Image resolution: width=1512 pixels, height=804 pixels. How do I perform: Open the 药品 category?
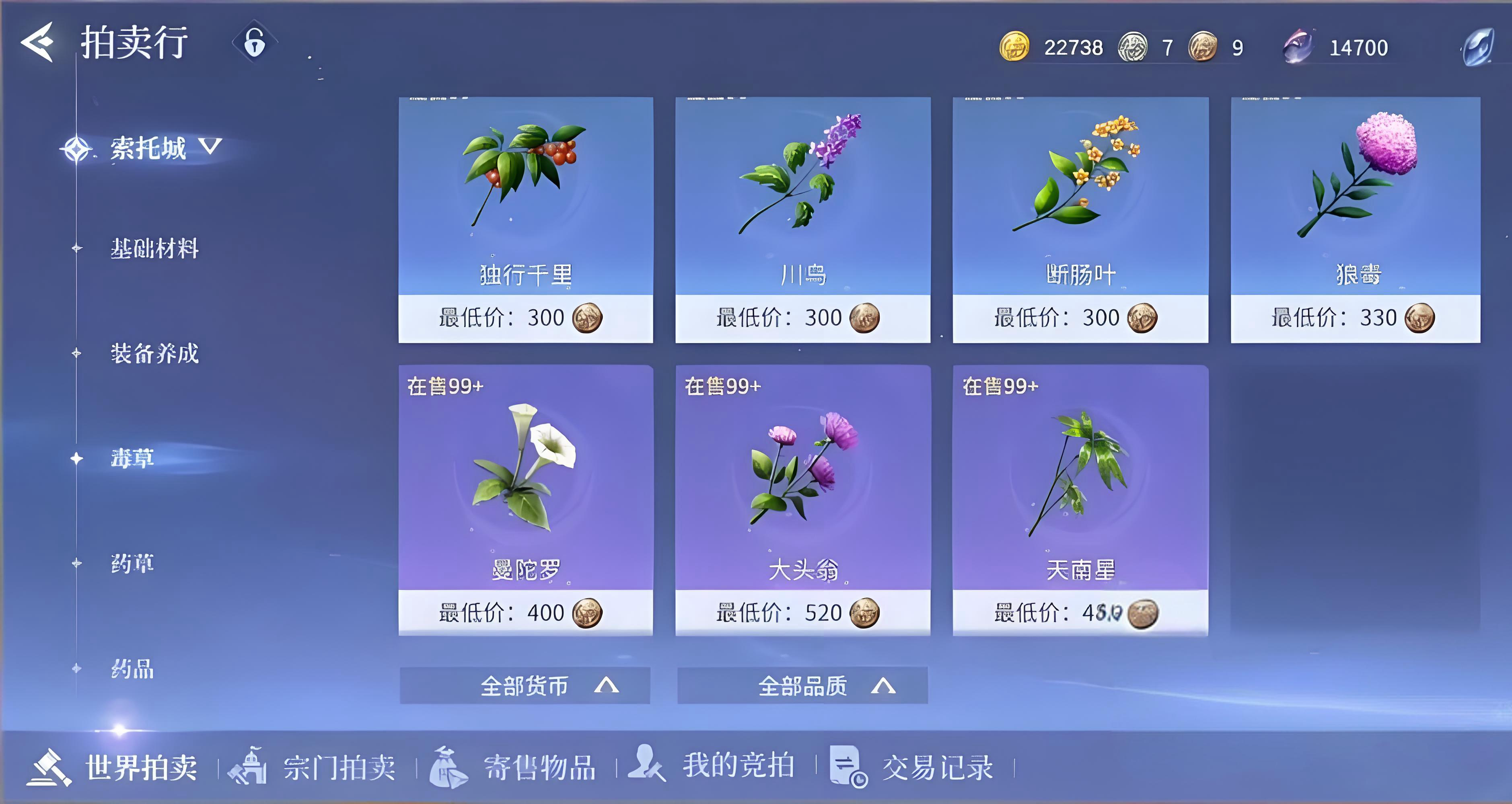(133, 669)
